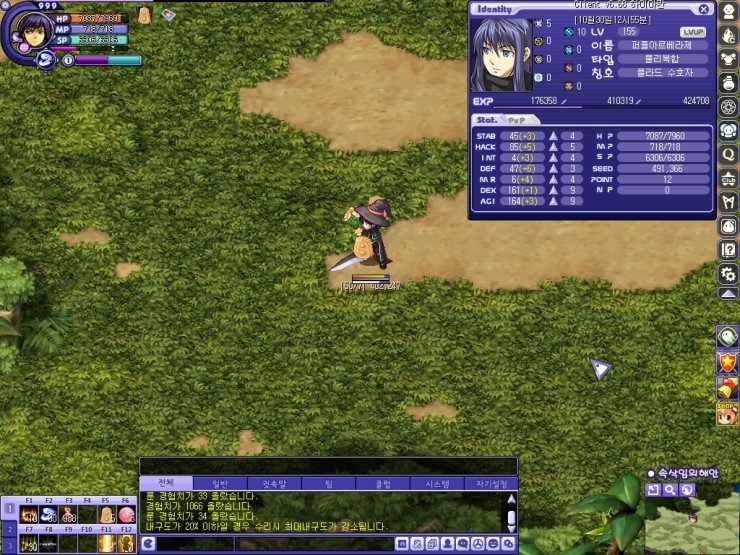Click the chat text input field
Screen dimensions: 740x555
(270, 543)
